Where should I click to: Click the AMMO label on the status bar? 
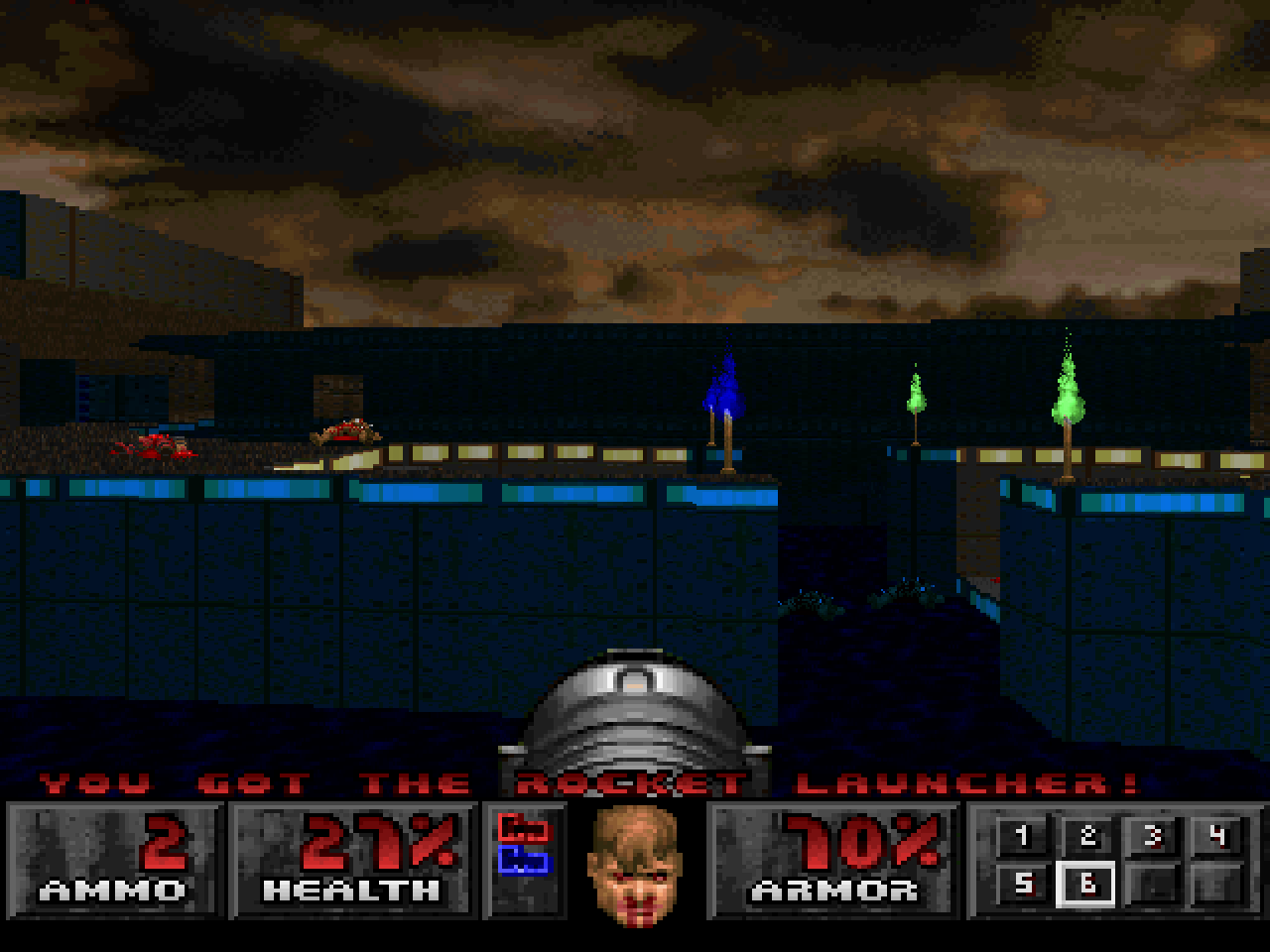(x=112, y=891)
